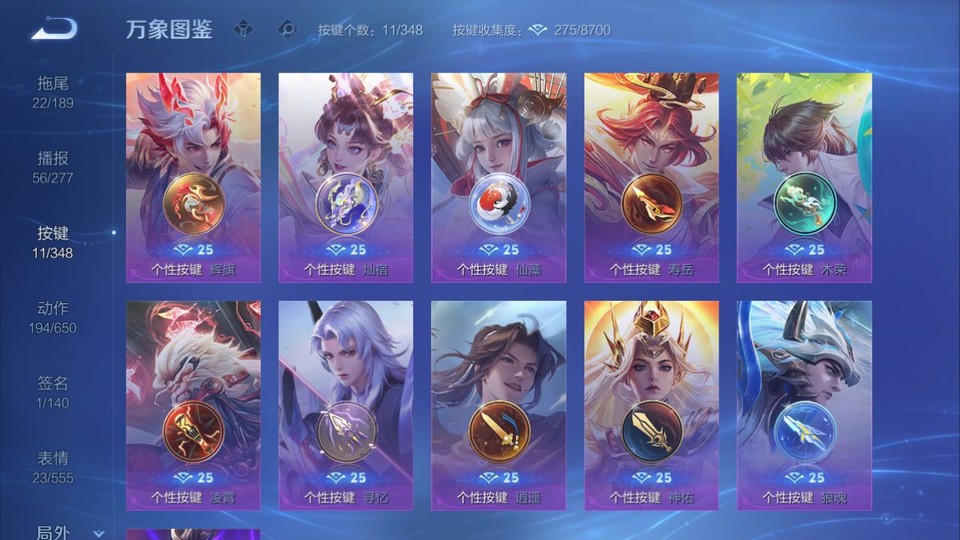This screenshot has height=540, width=960.
Task: Choose the 灿宿 personality button card
Action: click(x=345, y=177)
